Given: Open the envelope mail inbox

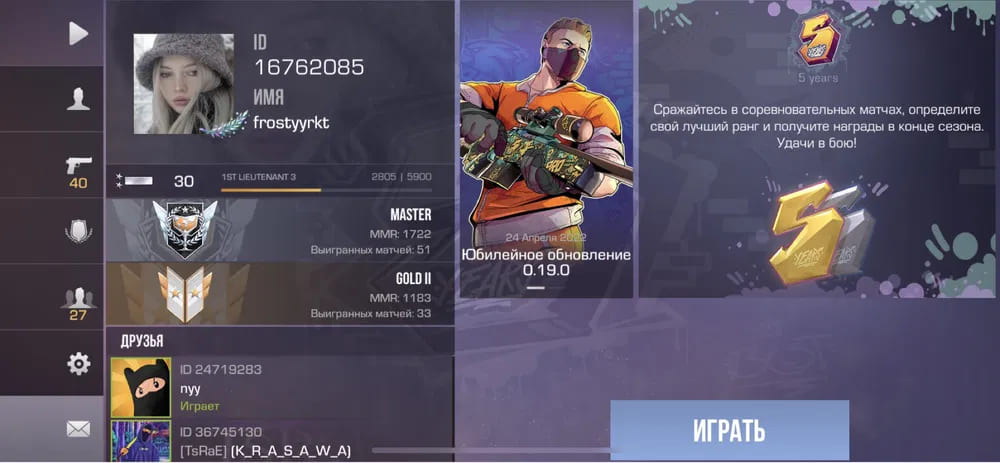Looking at the screenshot, I should [x=78, y=429].
